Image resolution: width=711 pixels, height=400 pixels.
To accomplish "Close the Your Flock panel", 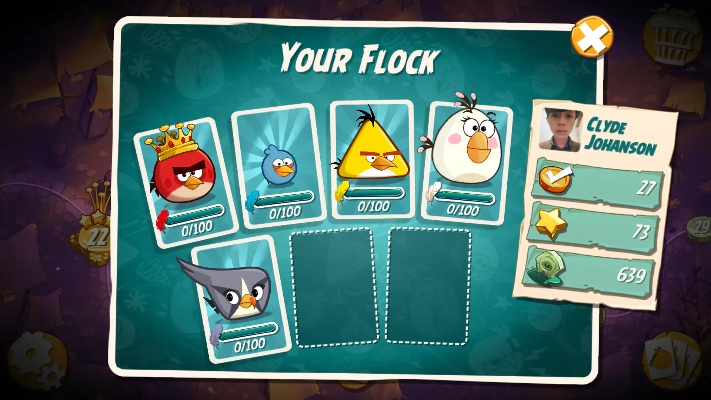I will click(592, 38).
